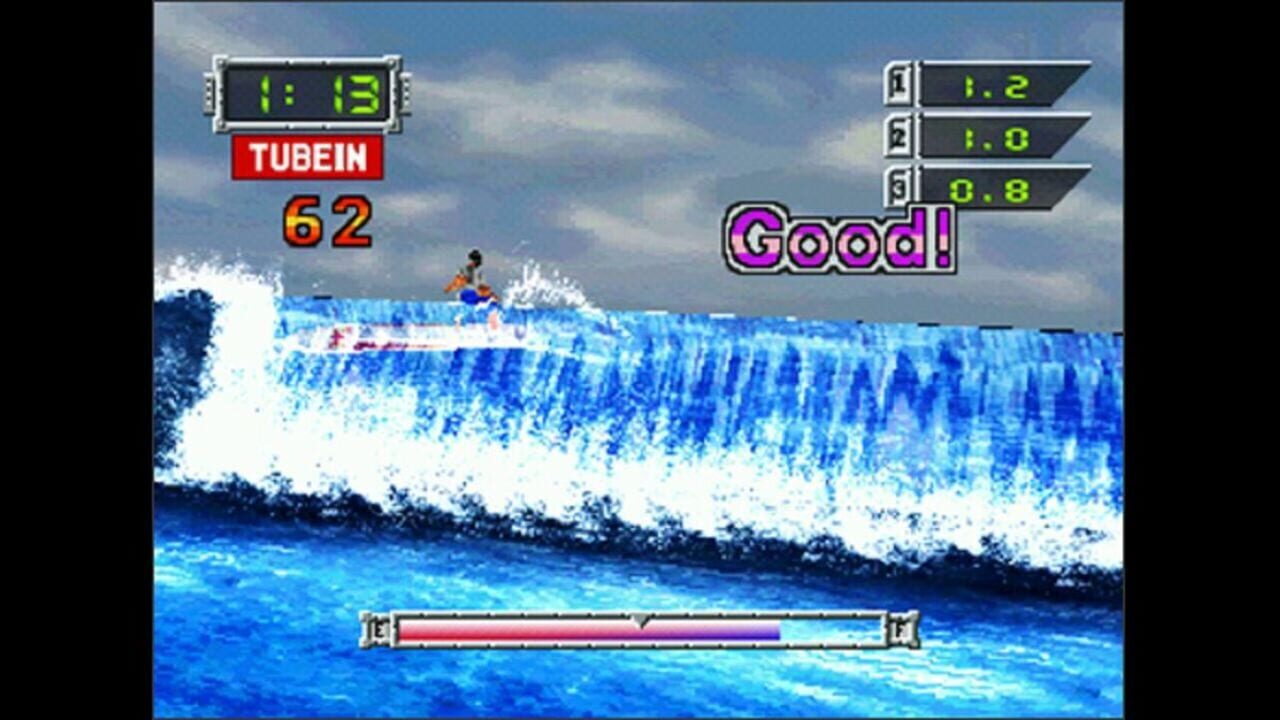Click the Good! trick rating label
The height and width of the screenshot is (720, 1280).
840,237
